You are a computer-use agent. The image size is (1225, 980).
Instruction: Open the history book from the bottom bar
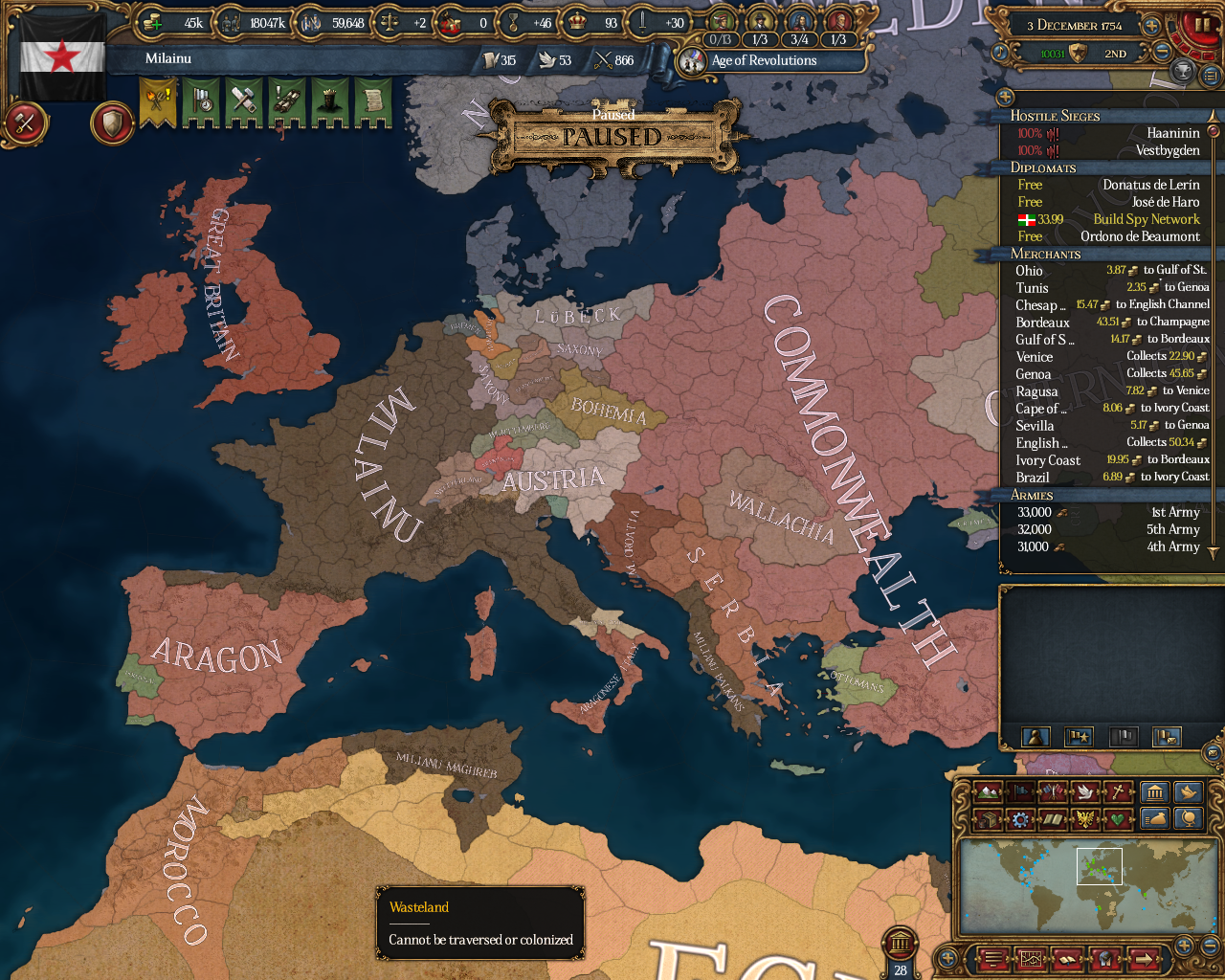click(1067, 959)
